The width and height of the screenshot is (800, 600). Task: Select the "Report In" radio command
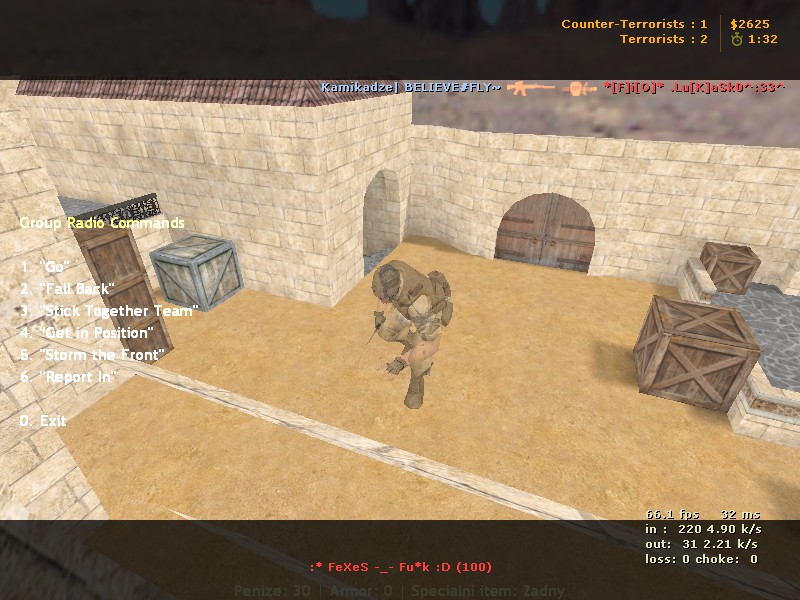69,377
